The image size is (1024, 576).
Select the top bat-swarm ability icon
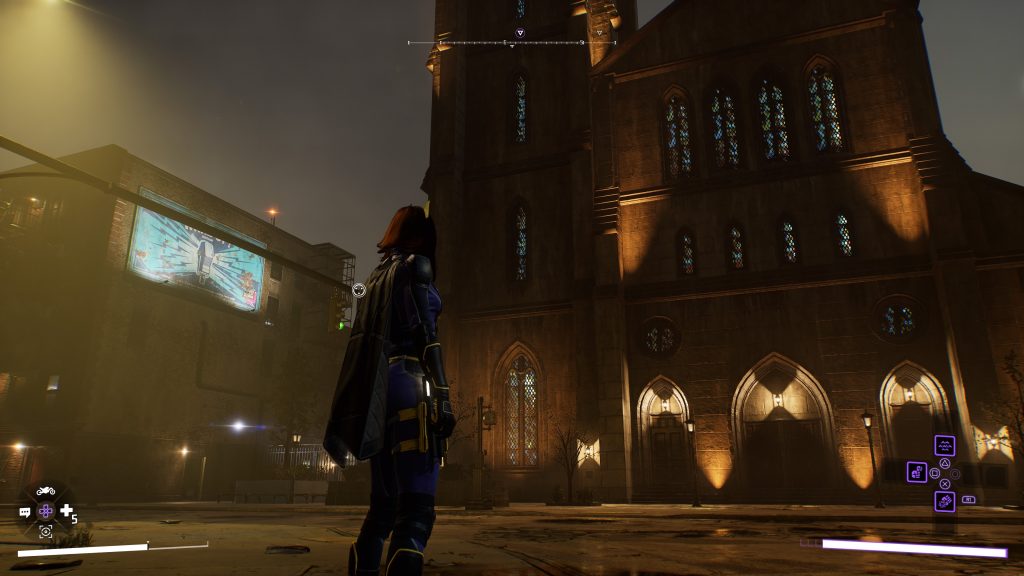(x=944, y=445)
